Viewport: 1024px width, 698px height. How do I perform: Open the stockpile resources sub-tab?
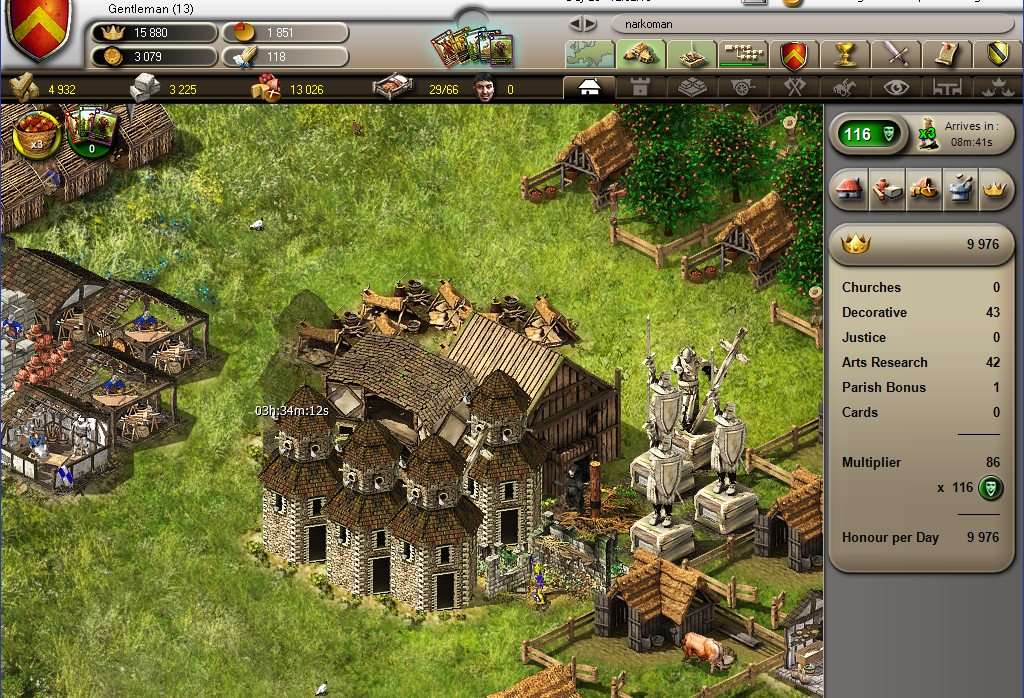[692, 87]
